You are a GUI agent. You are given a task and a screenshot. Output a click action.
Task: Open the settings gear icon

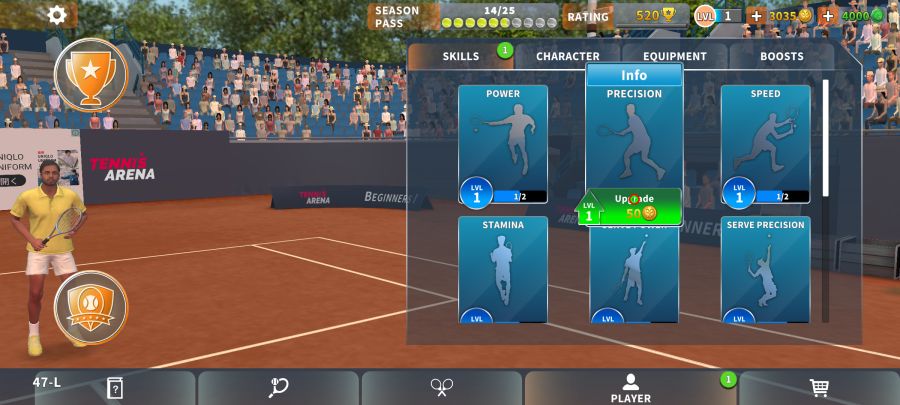(x=57, y=15)
